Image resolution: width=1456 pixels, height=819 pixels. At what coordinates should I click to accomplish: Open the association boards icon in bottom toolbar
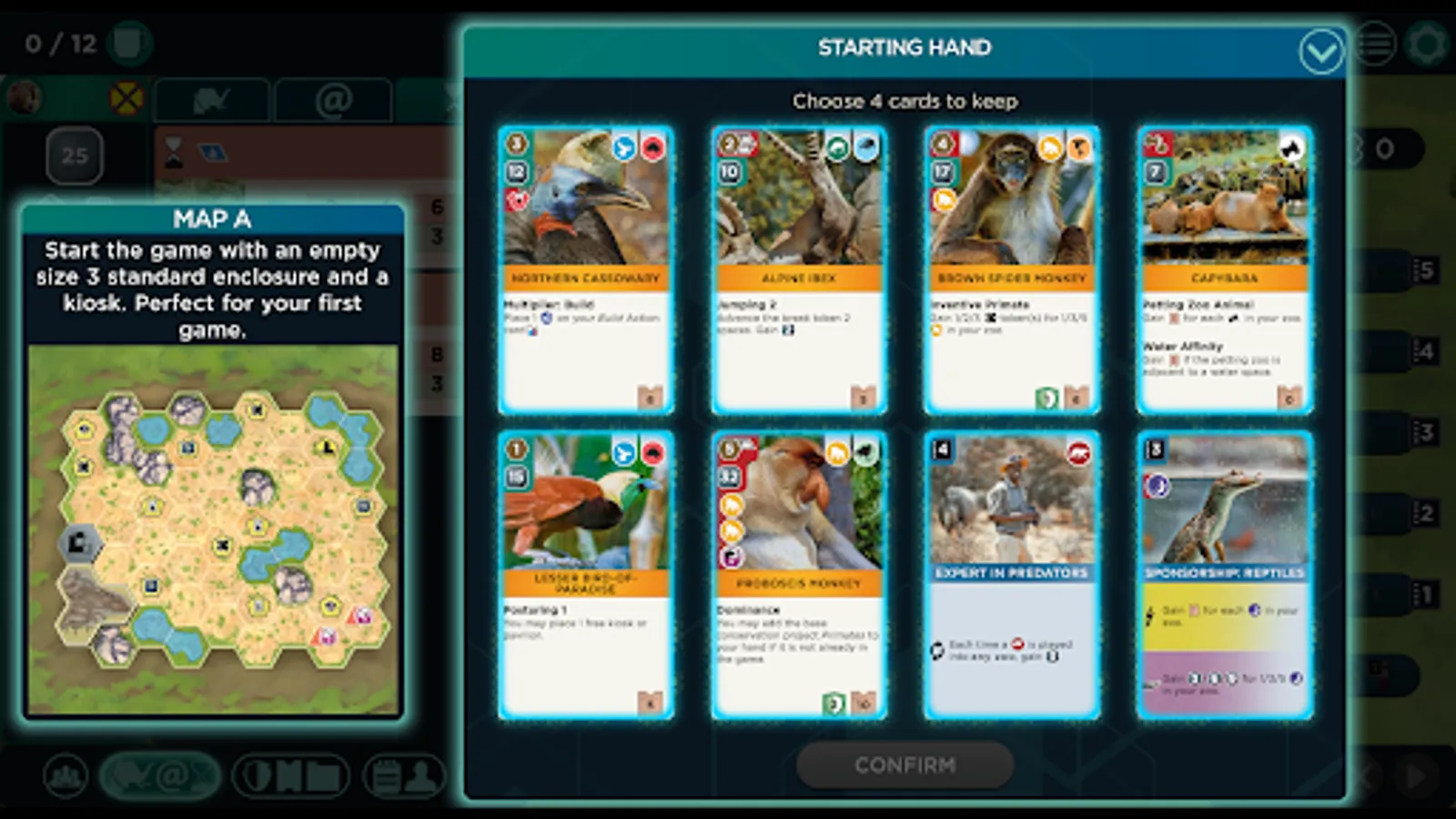(x=289, y=778)
